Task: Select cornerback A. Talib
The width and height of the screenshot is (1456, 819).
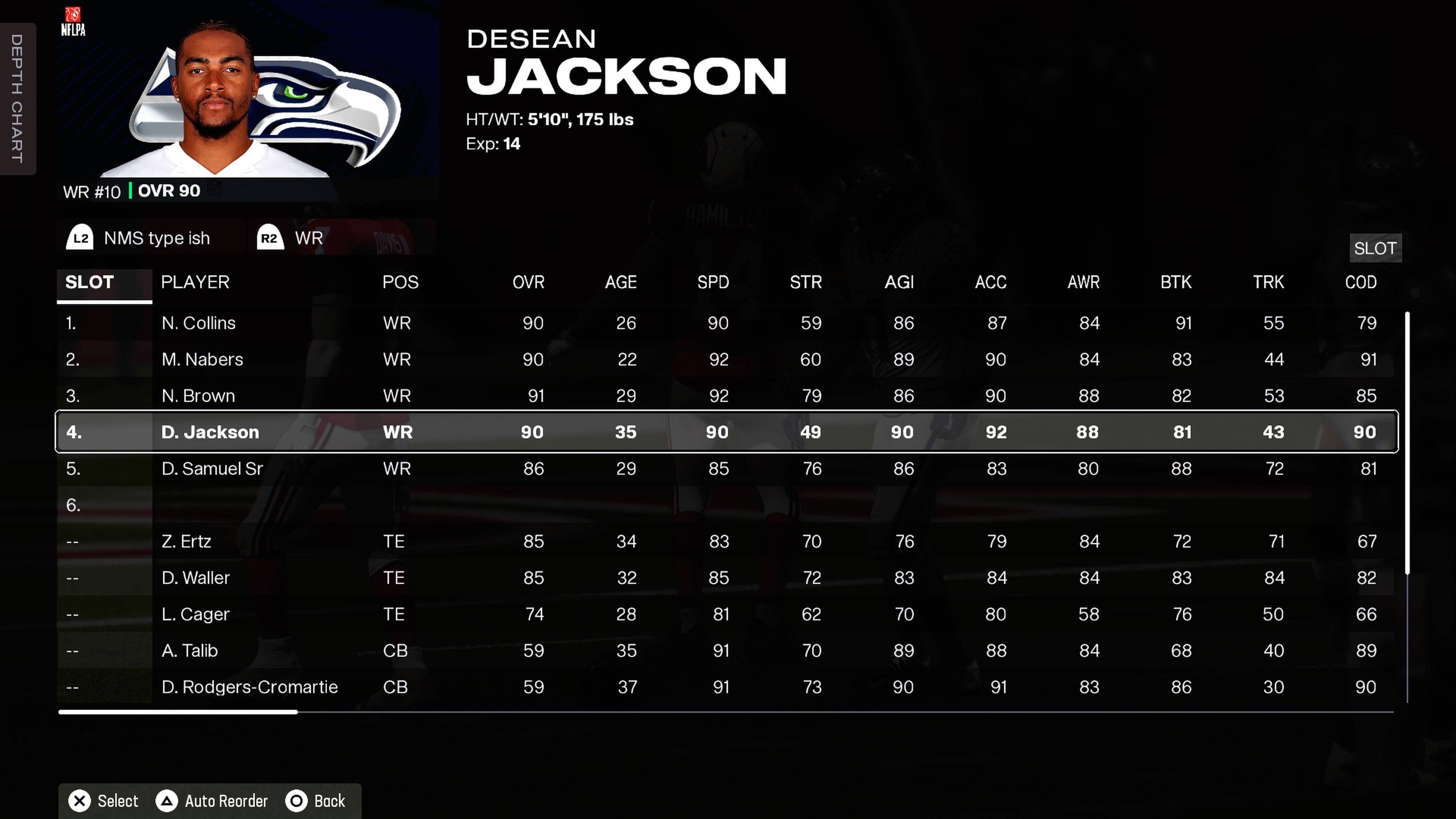Action: [x=189, y=651]
